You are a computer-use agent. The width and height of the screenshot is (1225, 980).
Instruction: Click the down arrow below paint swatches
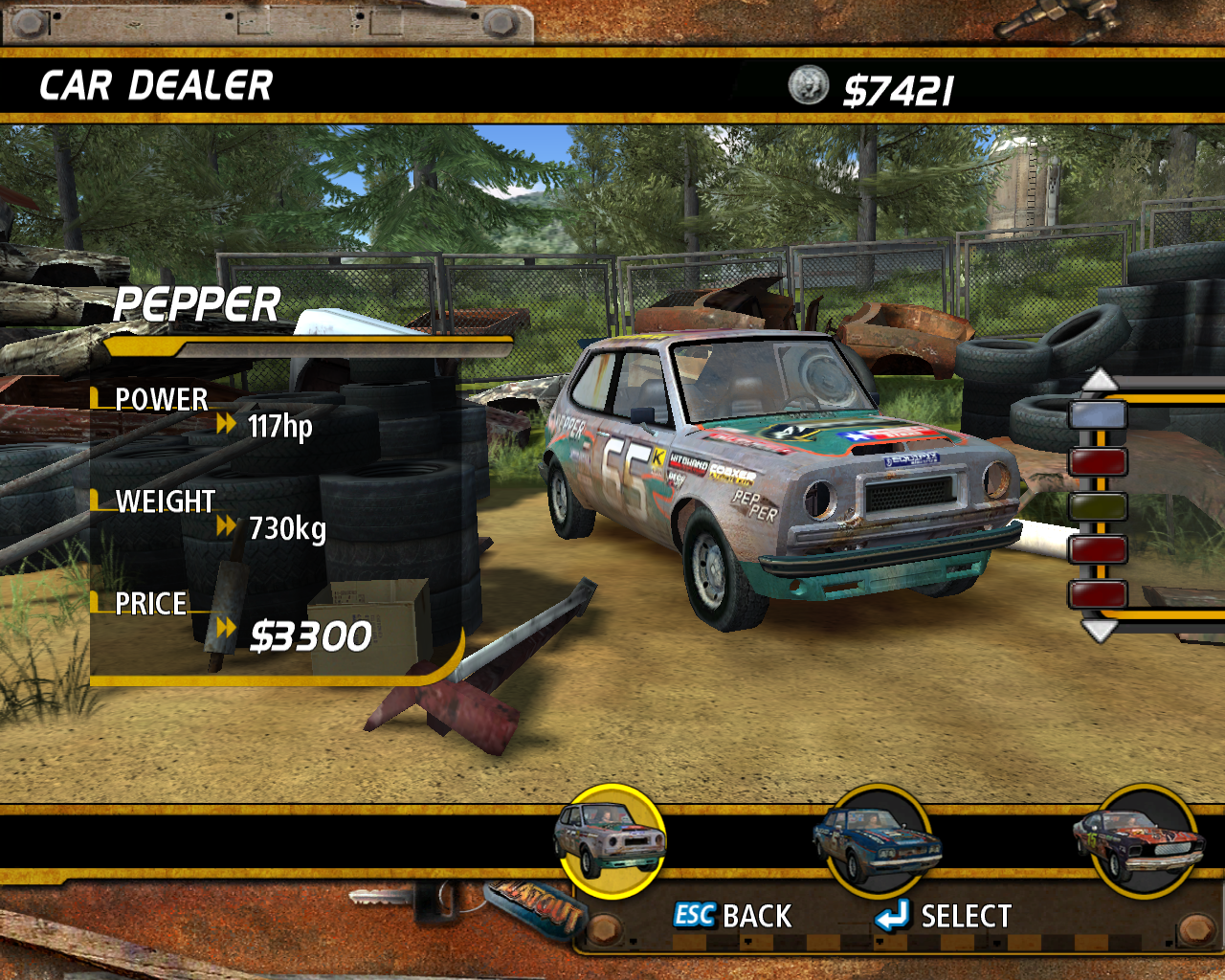1099,631
